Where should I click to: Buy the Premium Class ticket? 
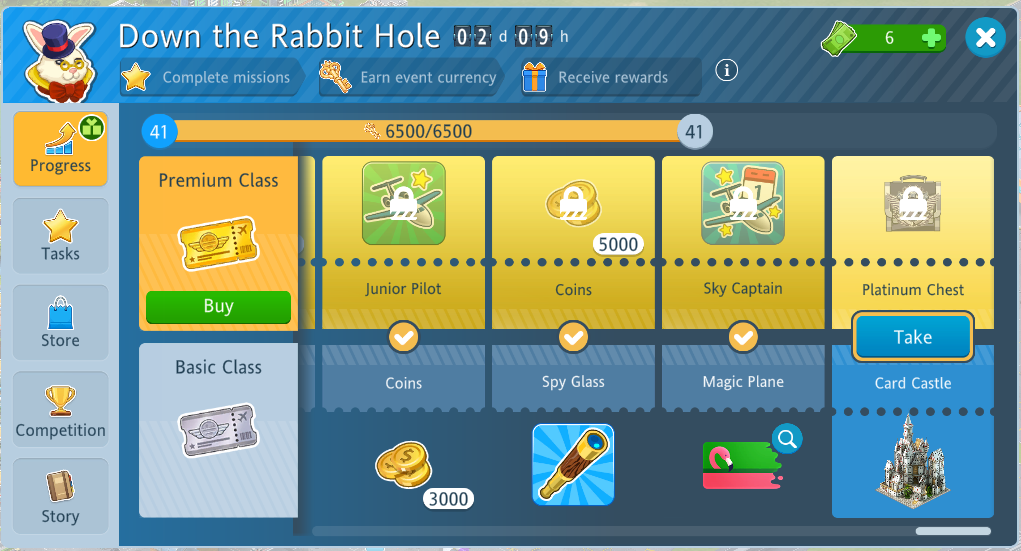tap(218, 307)
